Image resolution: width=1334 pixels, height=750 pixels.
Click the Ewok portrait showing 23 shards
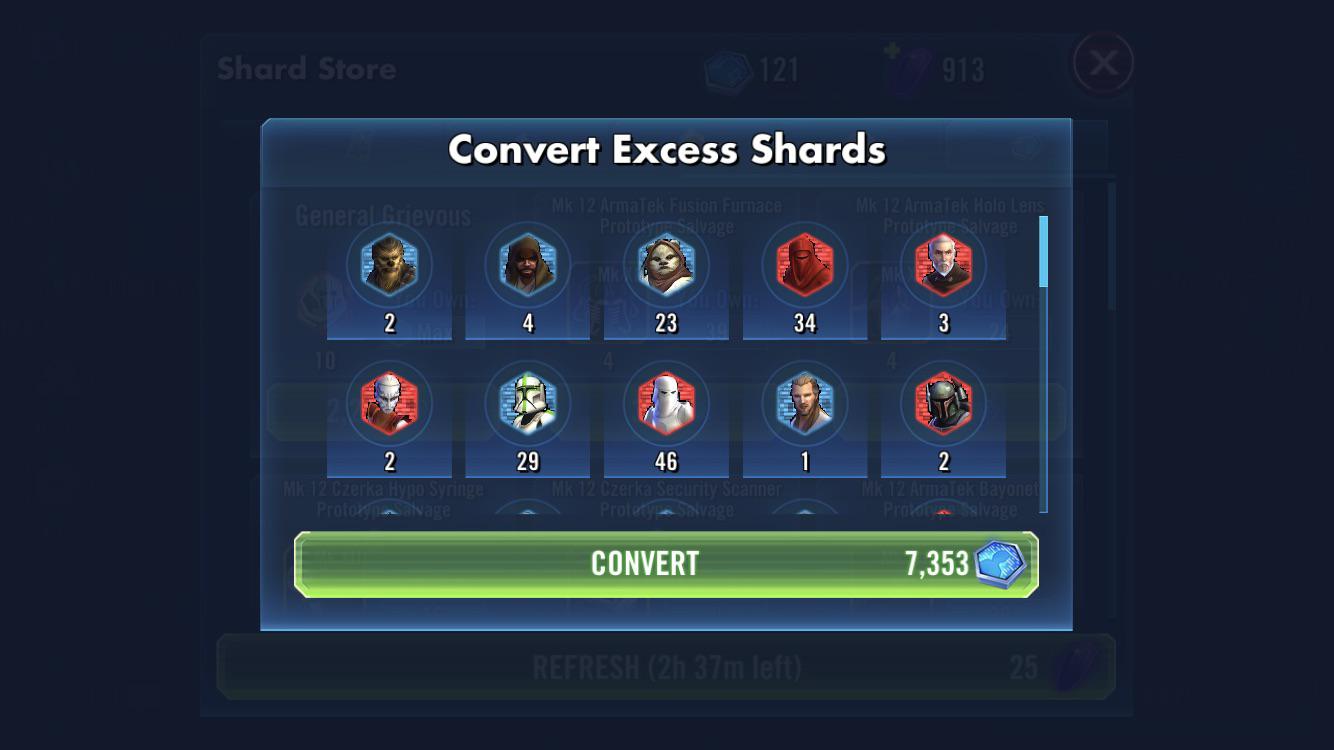(x=666, y=265)
